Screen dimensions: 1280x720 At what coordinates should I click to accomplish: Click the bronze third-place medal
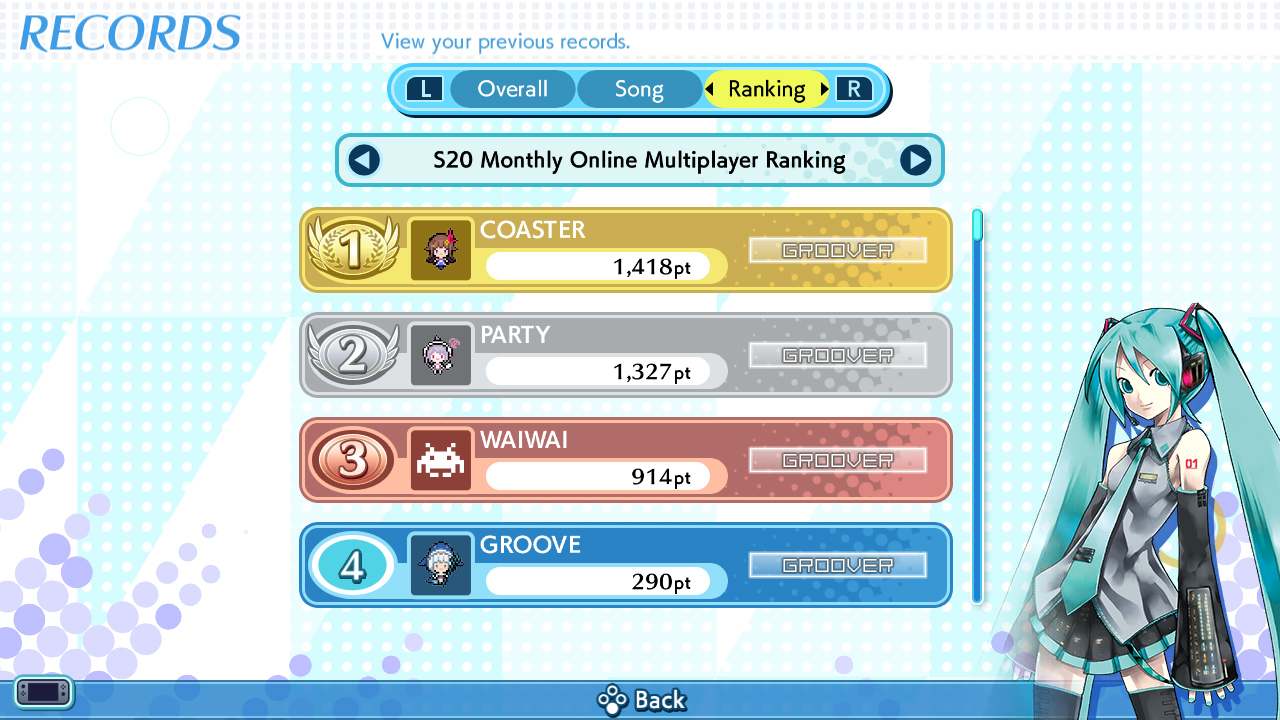point(355,459)
